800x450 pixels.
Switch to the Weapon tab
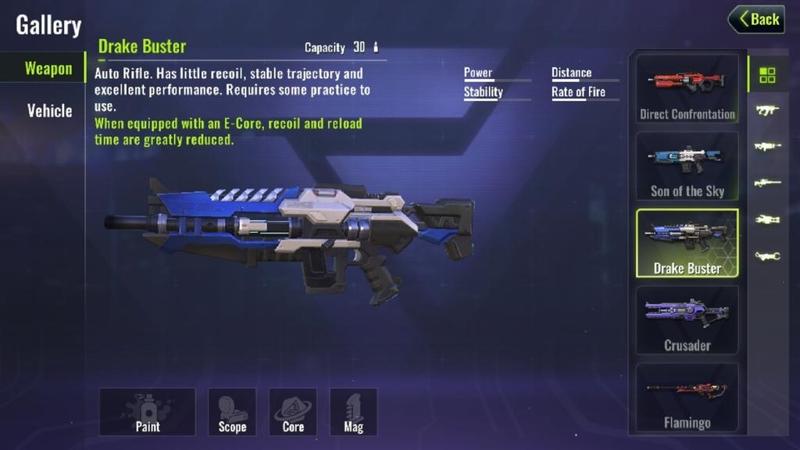(48, 68)
